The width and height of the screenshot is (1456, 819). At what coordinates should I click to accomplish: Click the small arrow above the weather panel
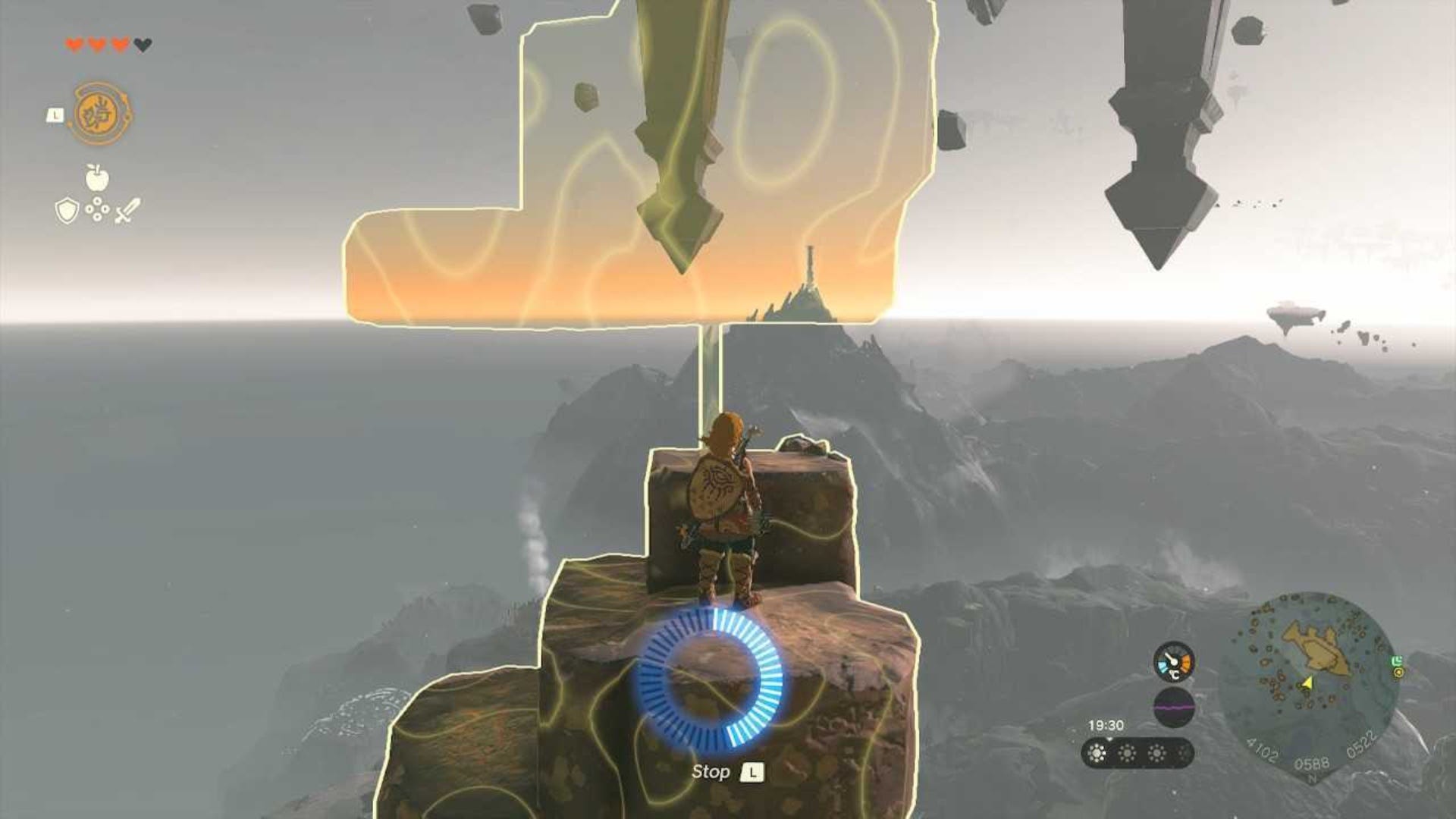pos(1110,739)
